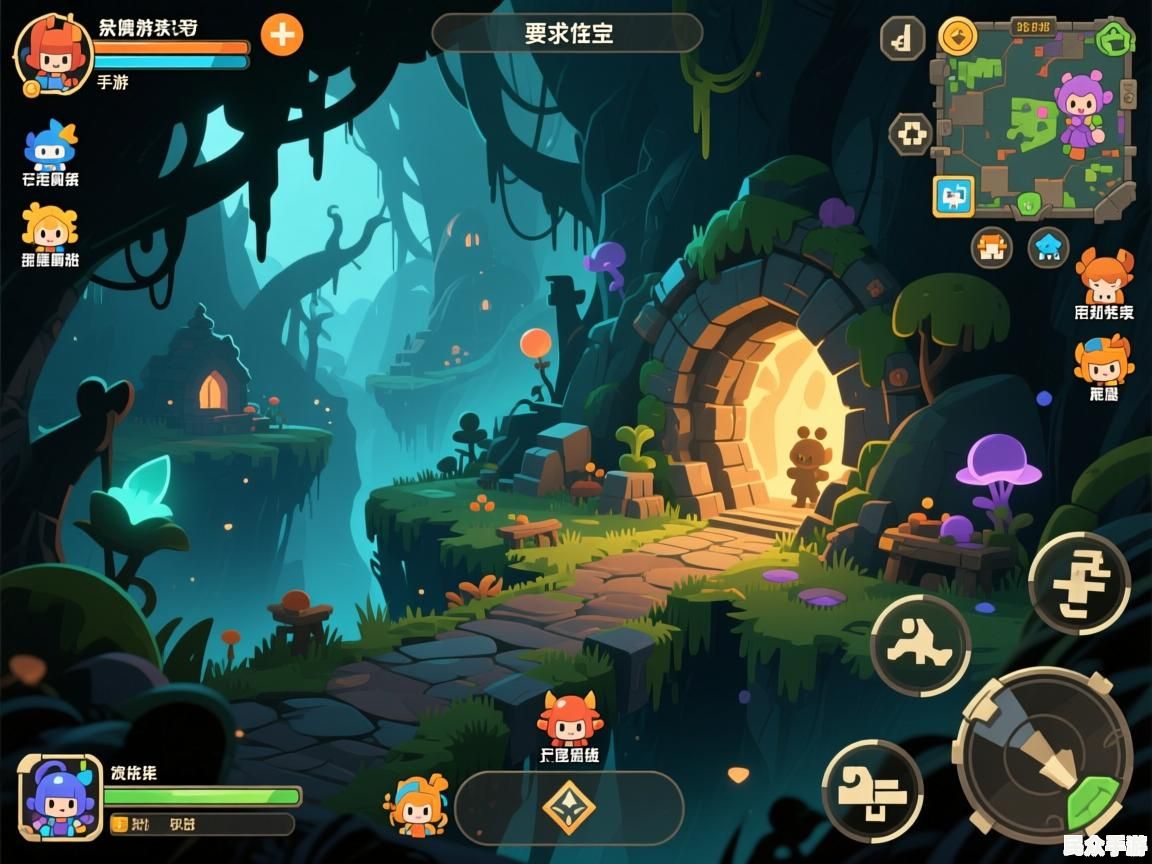The image size is (1152, 864).
Task: Choose the orange twin-bun character icon
Action: tap(1104, 277)
